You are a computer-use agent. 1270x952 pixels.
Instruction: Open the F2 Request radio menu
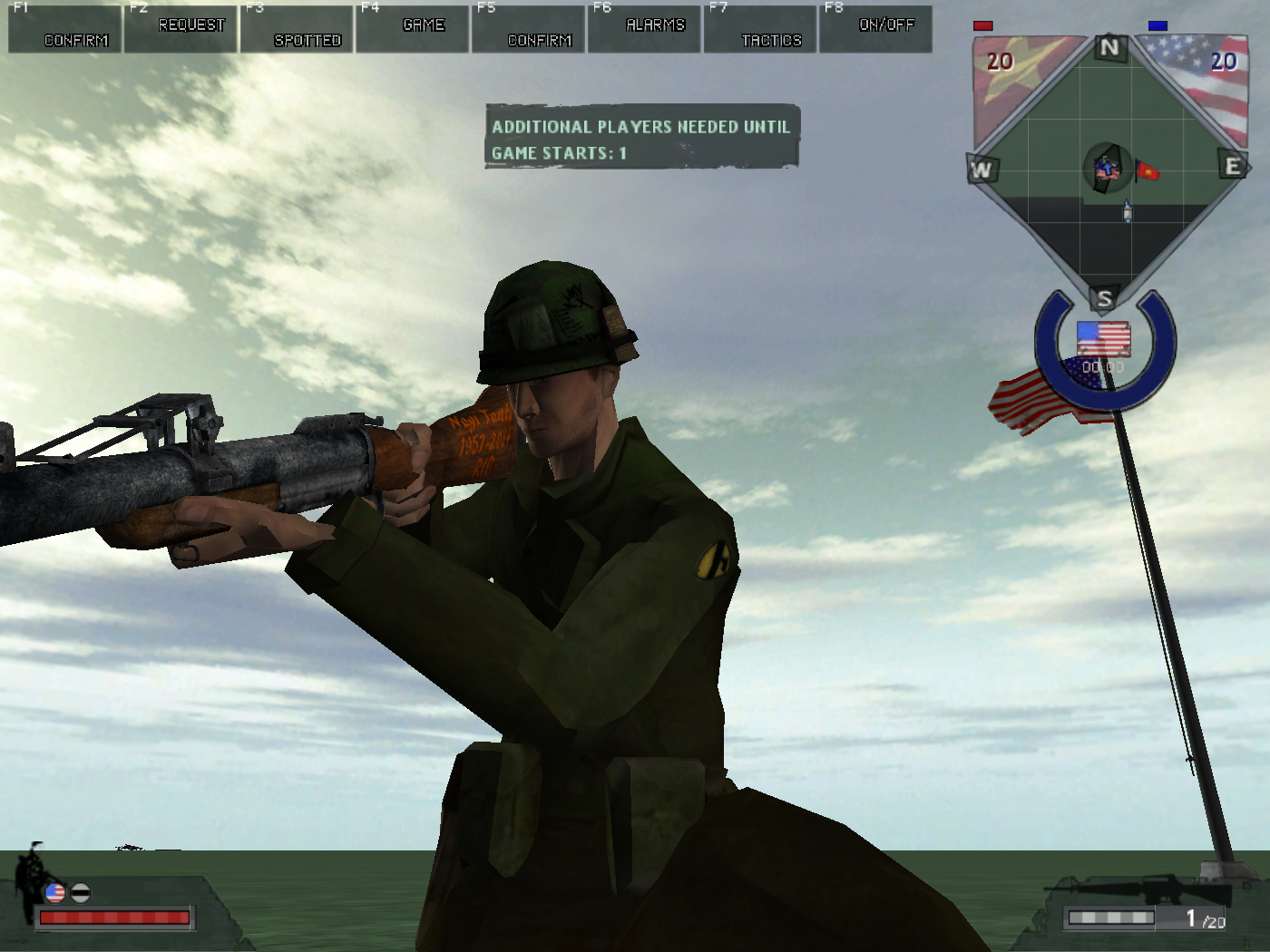pos(181,30)
